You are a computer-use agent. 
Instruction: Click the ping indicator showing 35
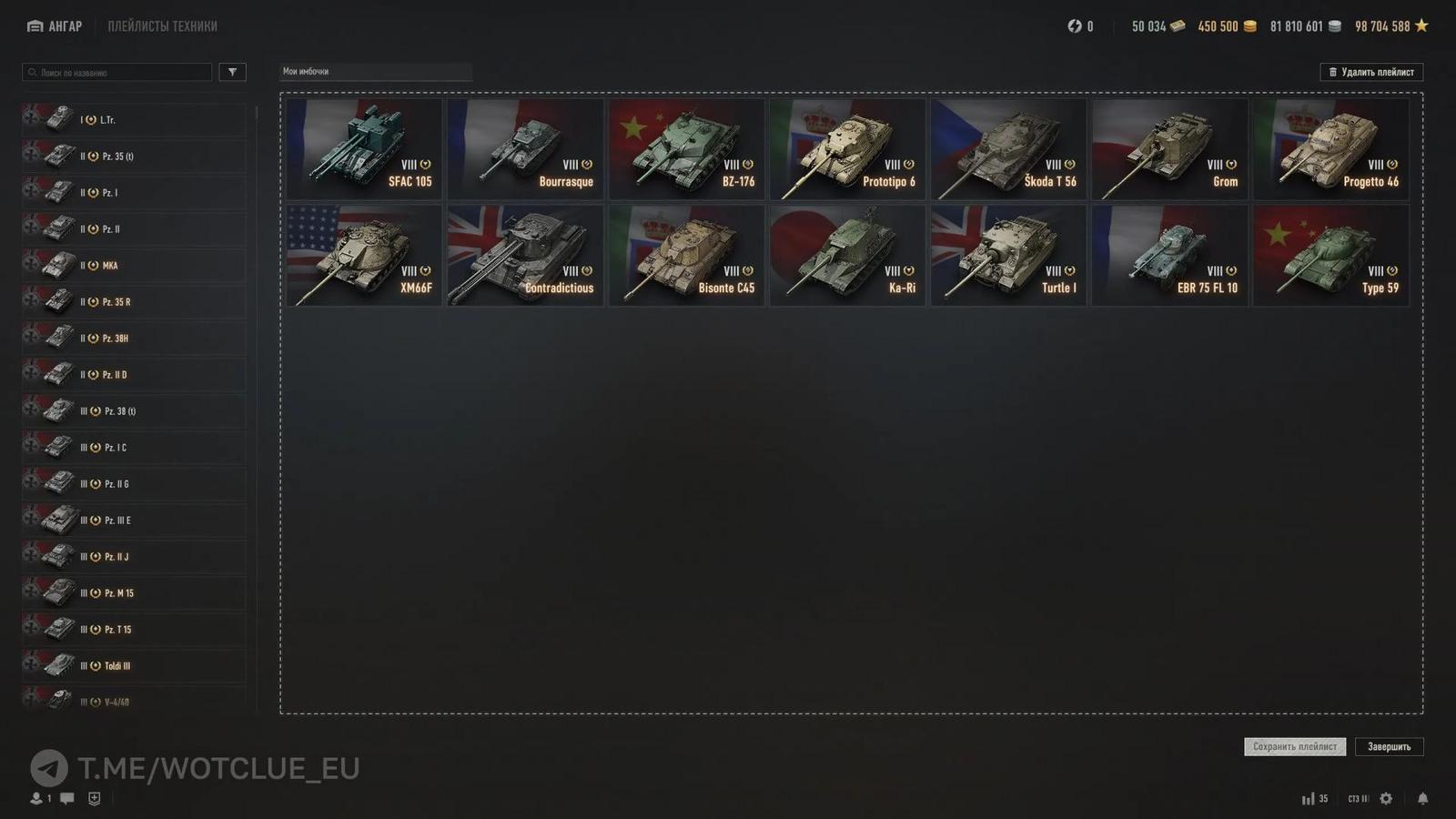pos(1315,798)
